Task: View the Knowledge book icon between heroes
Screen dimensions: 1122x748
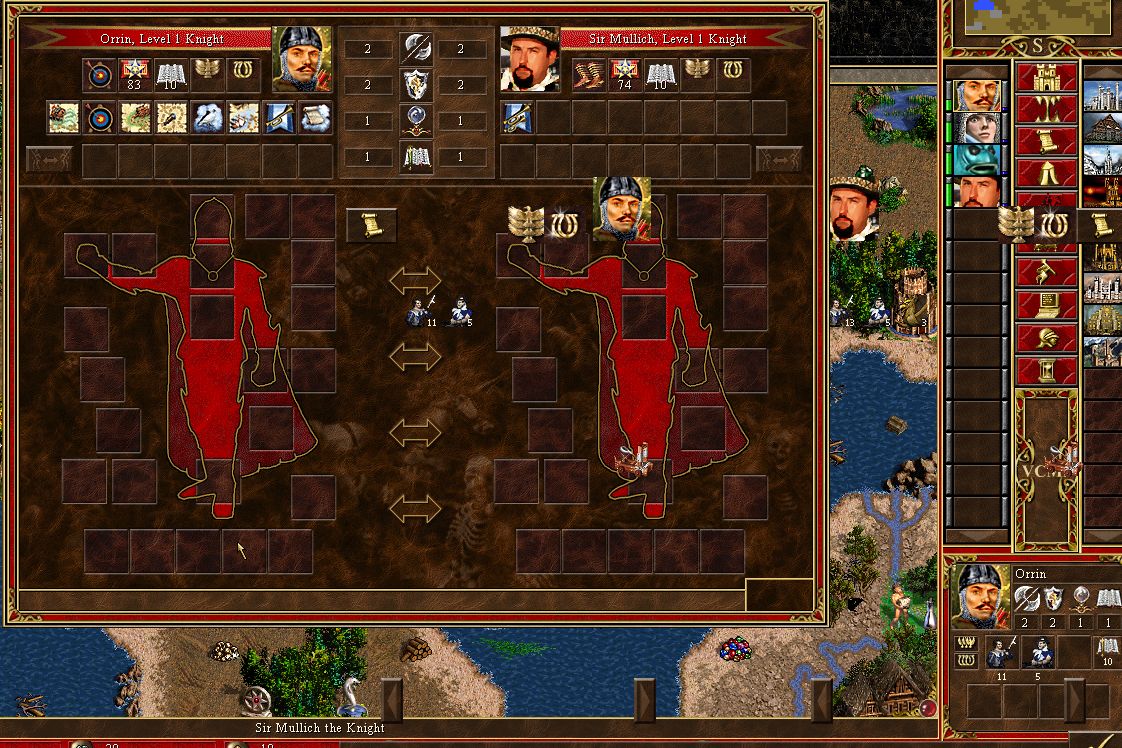Action: click(415, 157)
